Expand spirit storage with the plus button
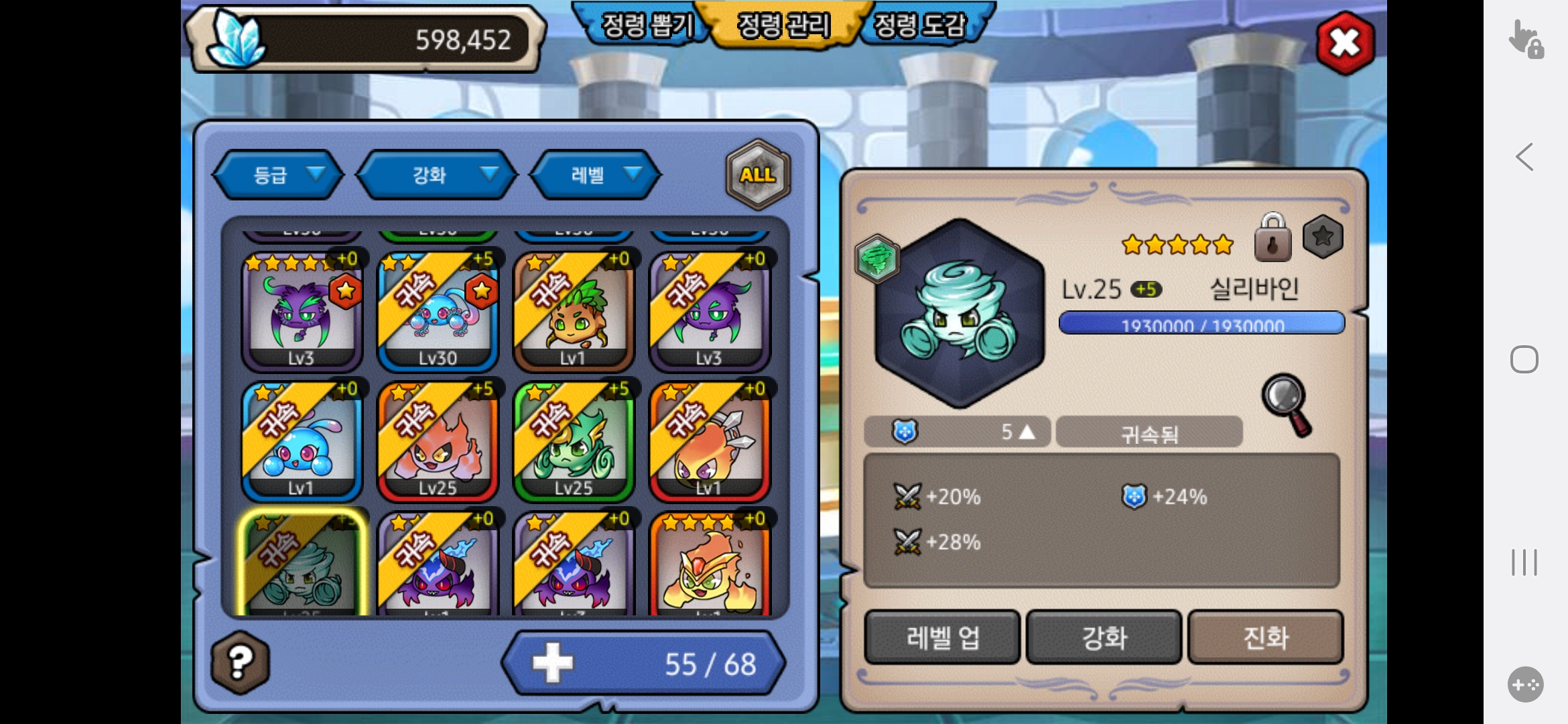Image resolution: width=1568 pixels, height=724 pixels. pos(553,663)
